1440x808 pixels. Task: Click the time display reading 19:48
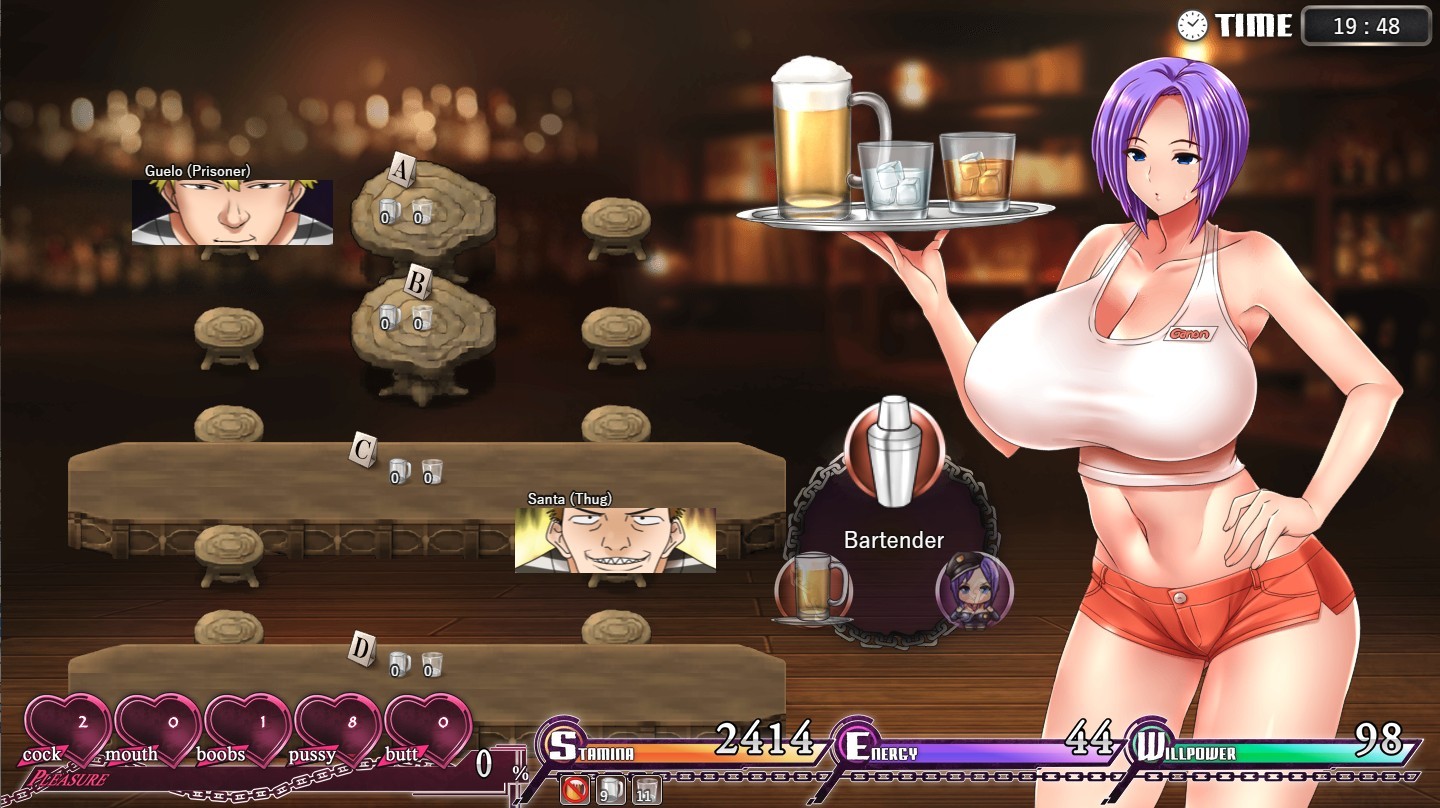(x=1366, y=27)
